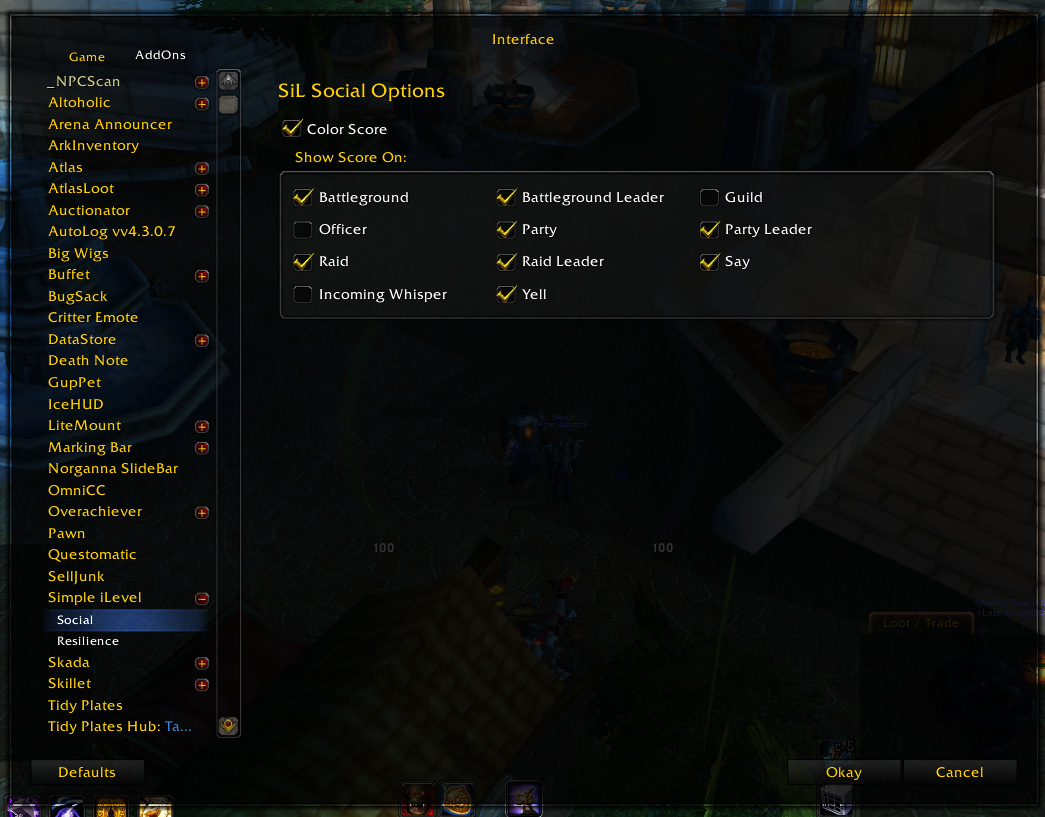This screenshot has height=817, width=1045.
Task: Enable Incoming Whisper score display
Action: 303,294
